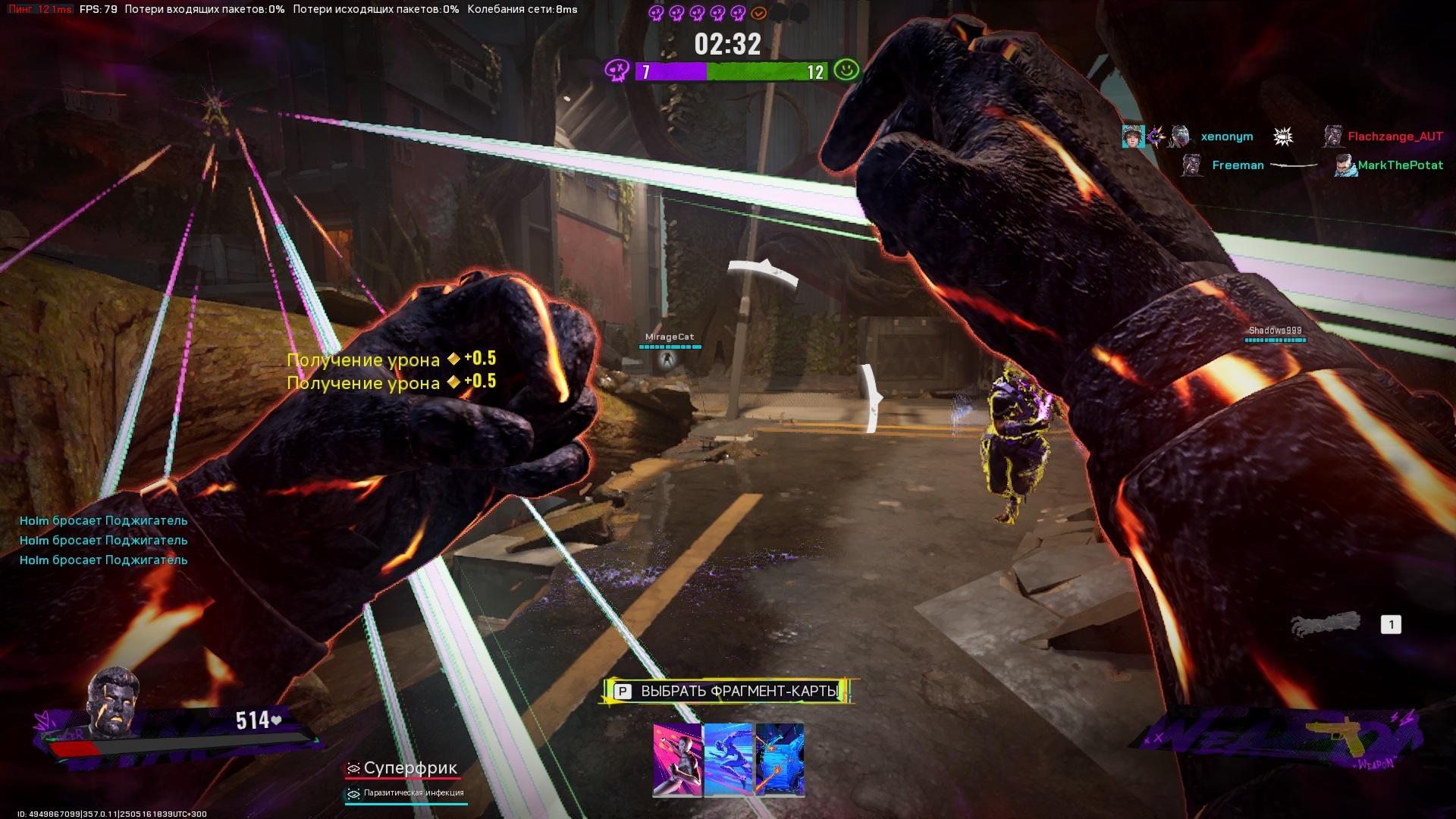Click the xenonym kill feed entry
The height and width of the screenshot is (819, 1456).
pos(1226,136)
